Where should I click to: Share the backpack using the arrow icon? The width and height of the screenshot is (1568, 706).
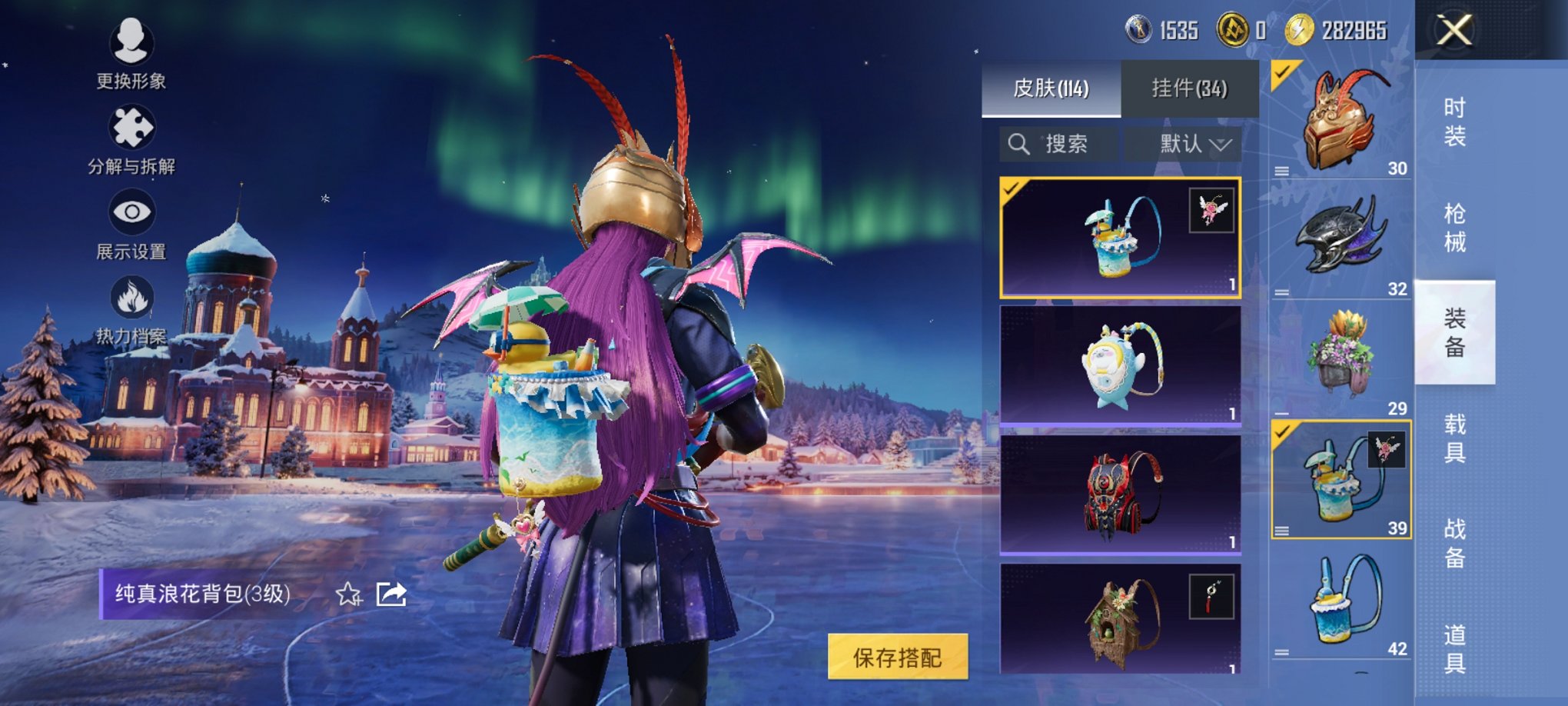[391, 594]
